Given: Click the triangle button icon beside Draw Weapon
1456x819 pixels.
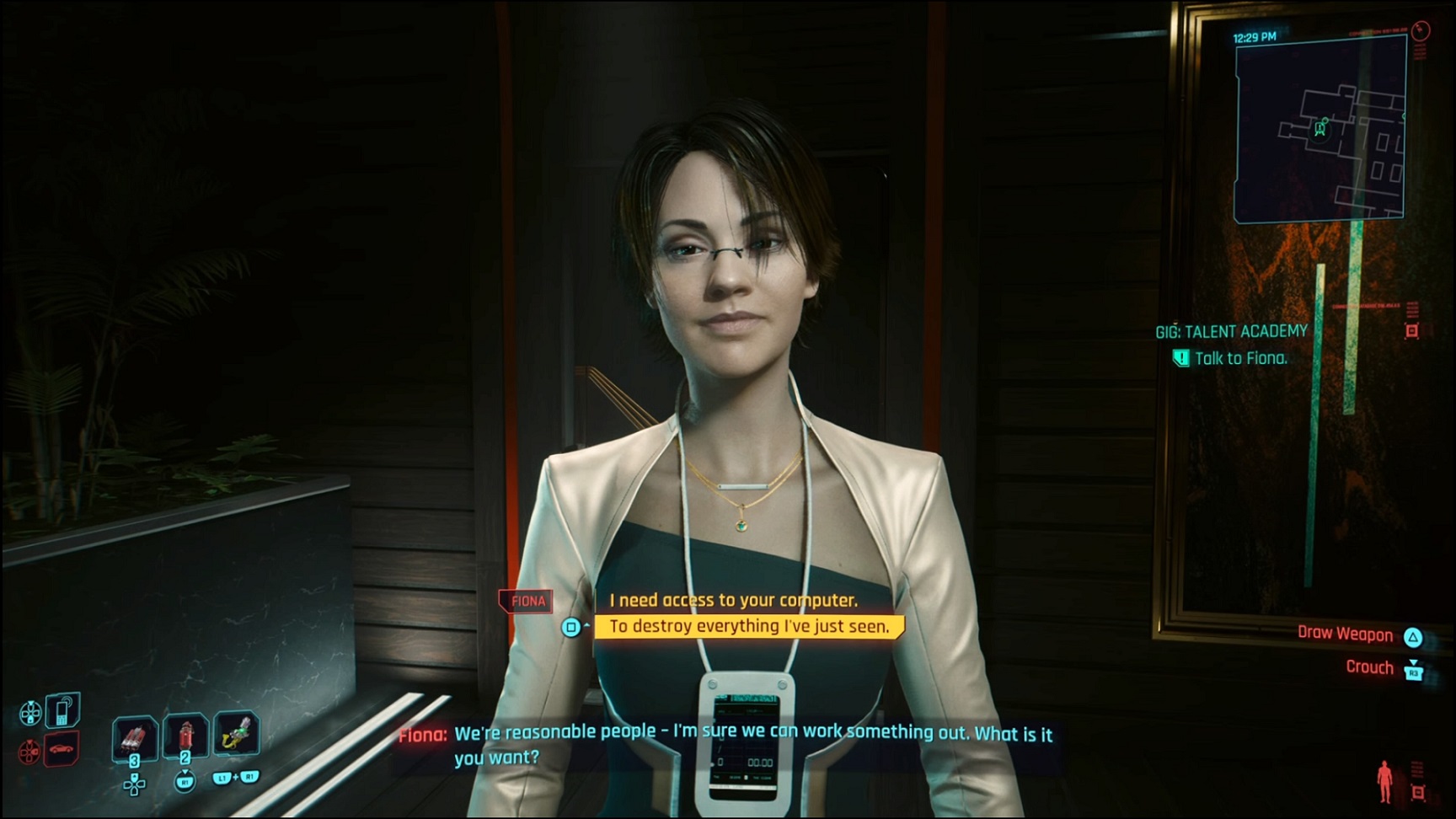Looking at the screenshot, I should [1413, 637].
